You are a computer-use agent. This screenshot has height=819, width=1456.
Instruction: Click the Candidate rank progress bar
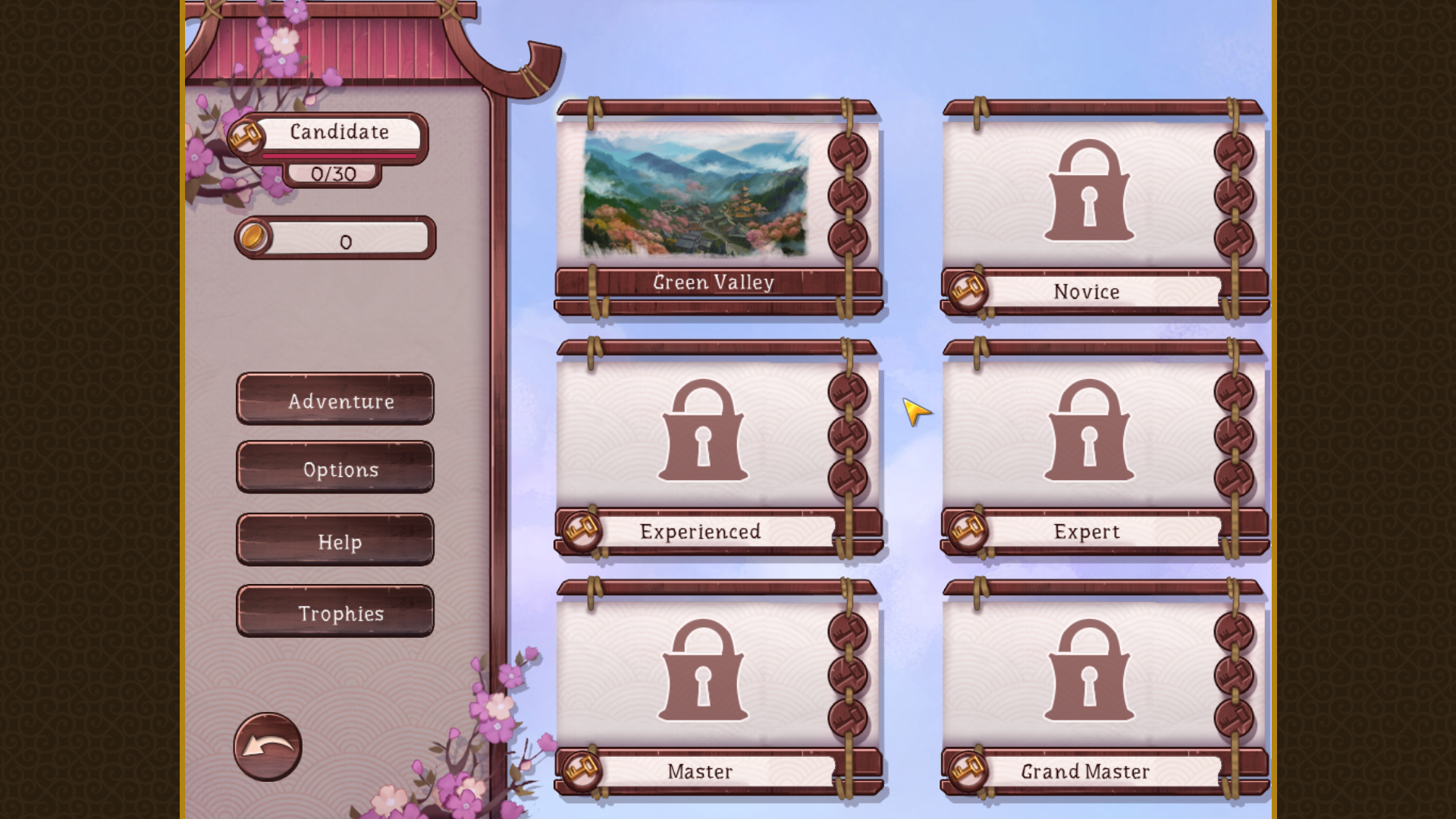pyautogui.click(x=340, y=154)
